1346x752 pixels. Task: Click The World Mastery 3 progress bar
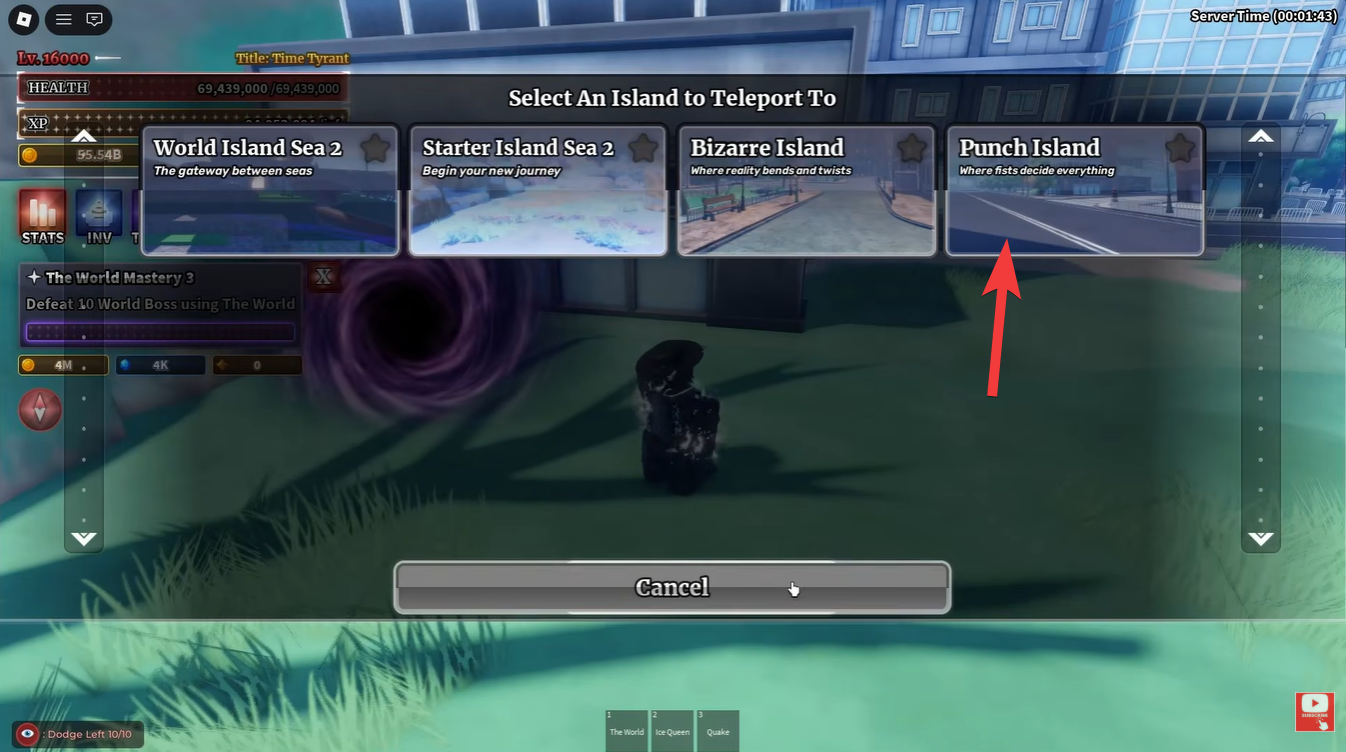point(159,330)
